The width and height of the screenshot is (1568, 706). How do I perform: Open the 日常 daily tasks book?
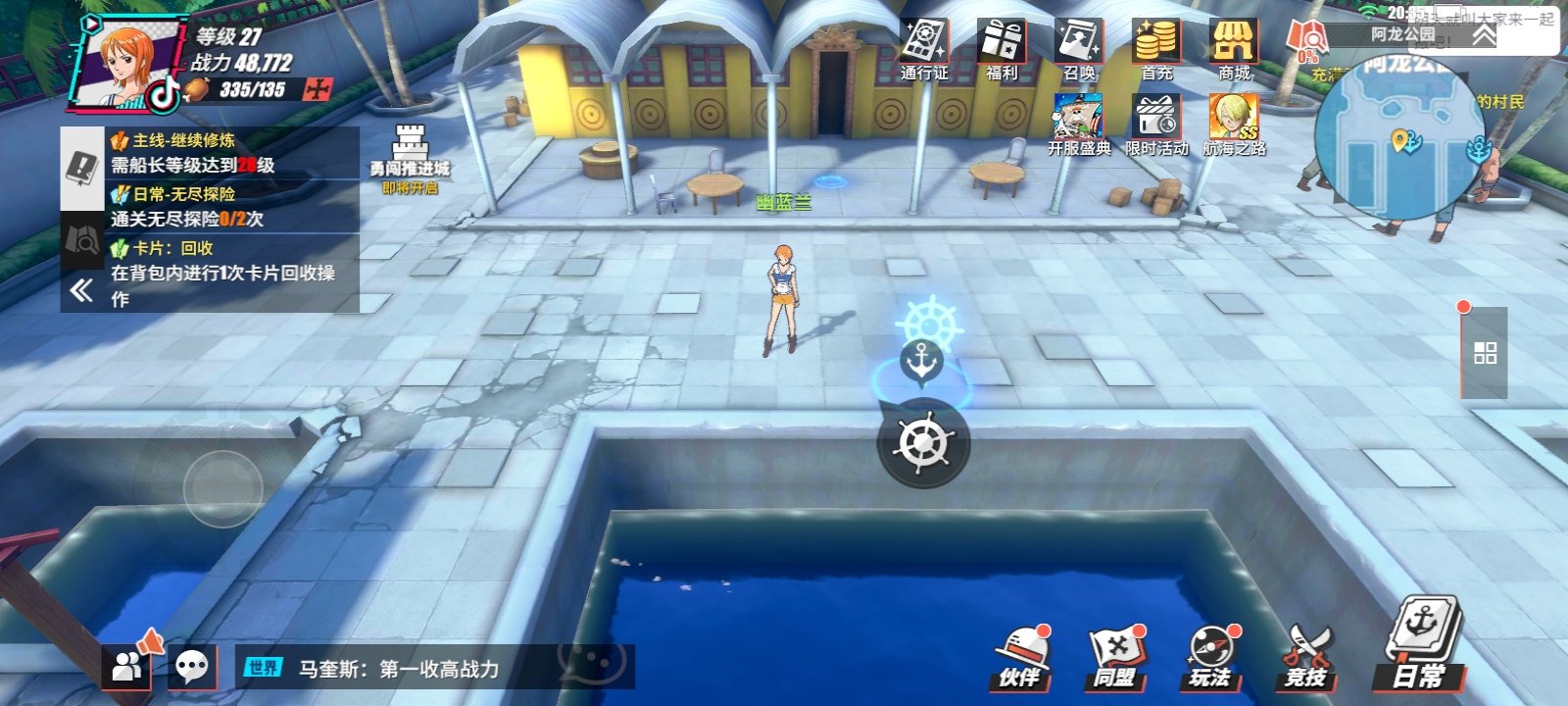(1421, 647)
